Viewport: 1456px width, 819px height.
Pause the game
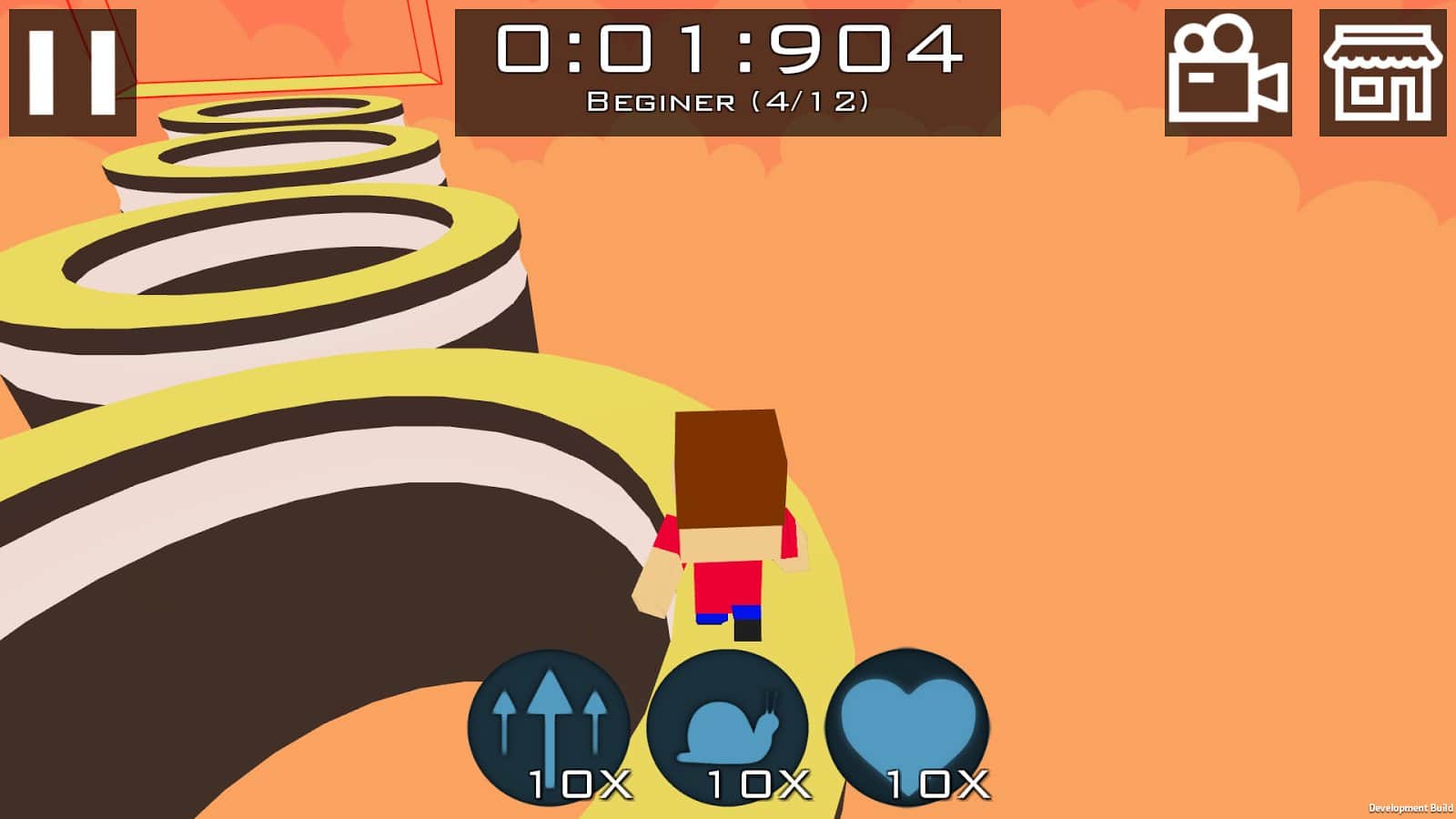(73, 73)
